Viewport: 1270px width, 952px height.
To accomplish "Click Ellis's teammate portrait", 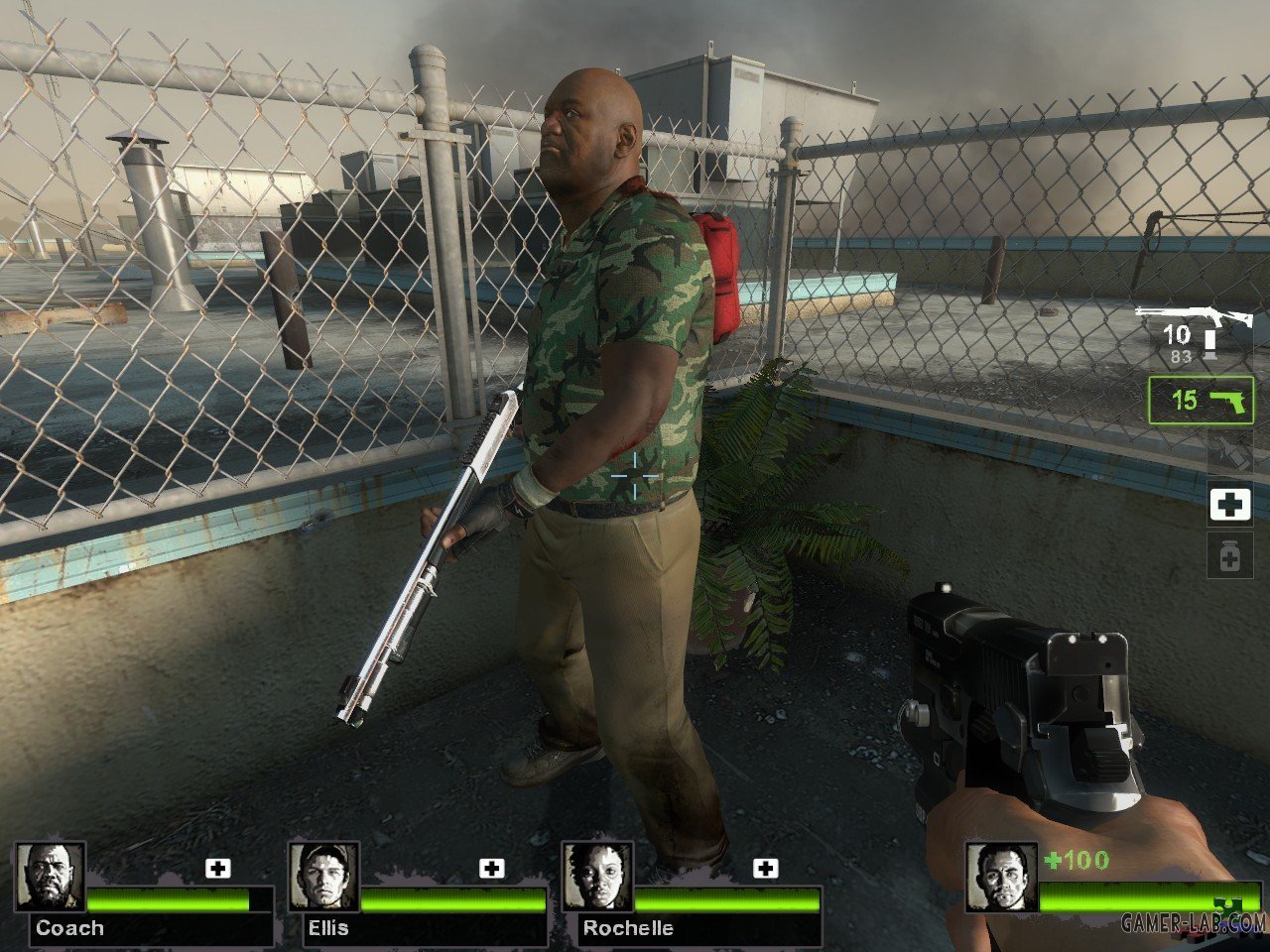I will click(x=323, y=877).
